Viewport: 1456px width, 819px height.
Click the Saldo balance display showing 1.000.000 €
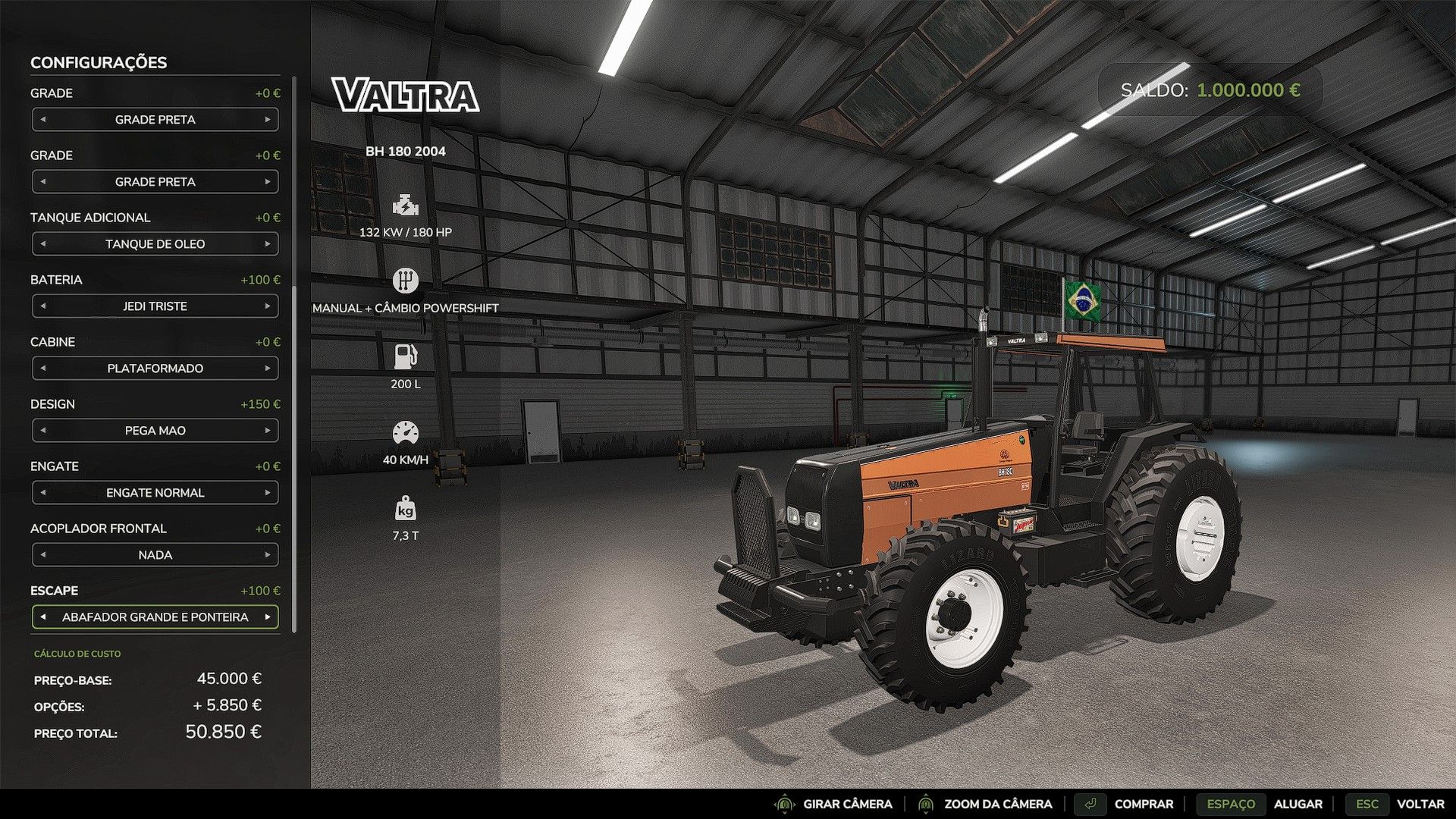1211,89
